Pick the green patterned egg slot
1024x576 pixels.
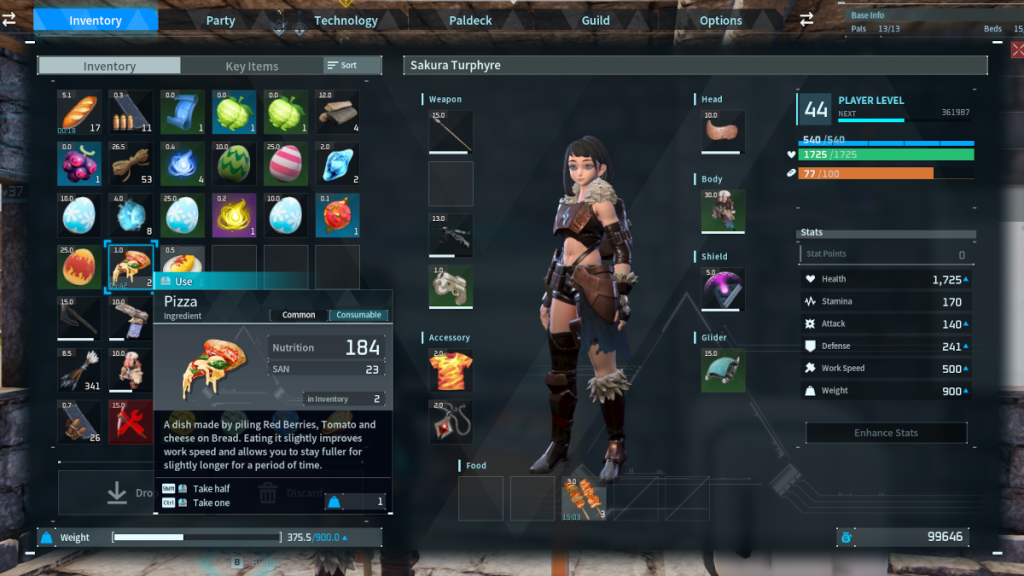pos(235,163)
